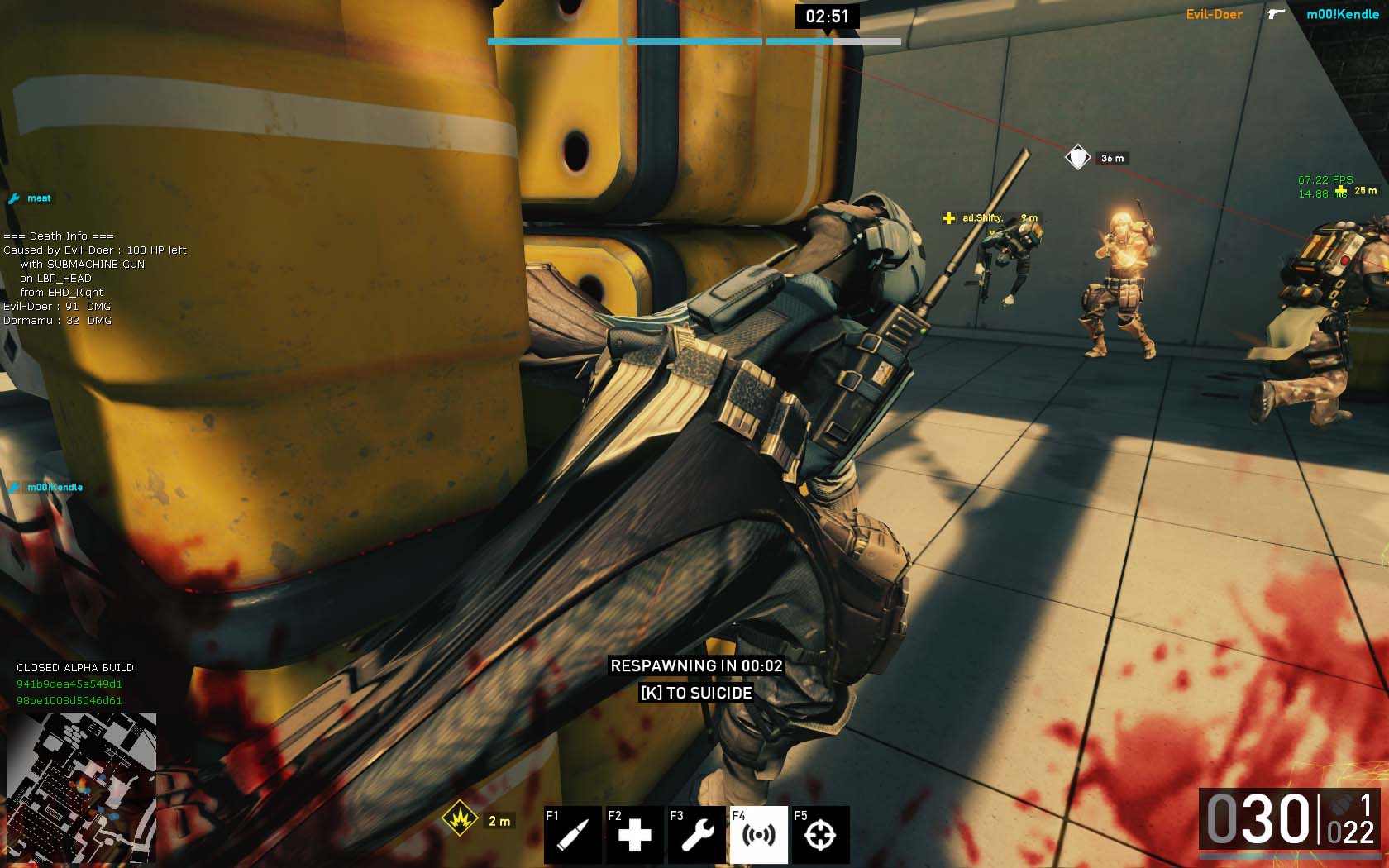The width and height of the screenshot is (1389, 868).
Task: Select the F4 radio signal class
Action: pyautogui.click(x=758, y=835)
